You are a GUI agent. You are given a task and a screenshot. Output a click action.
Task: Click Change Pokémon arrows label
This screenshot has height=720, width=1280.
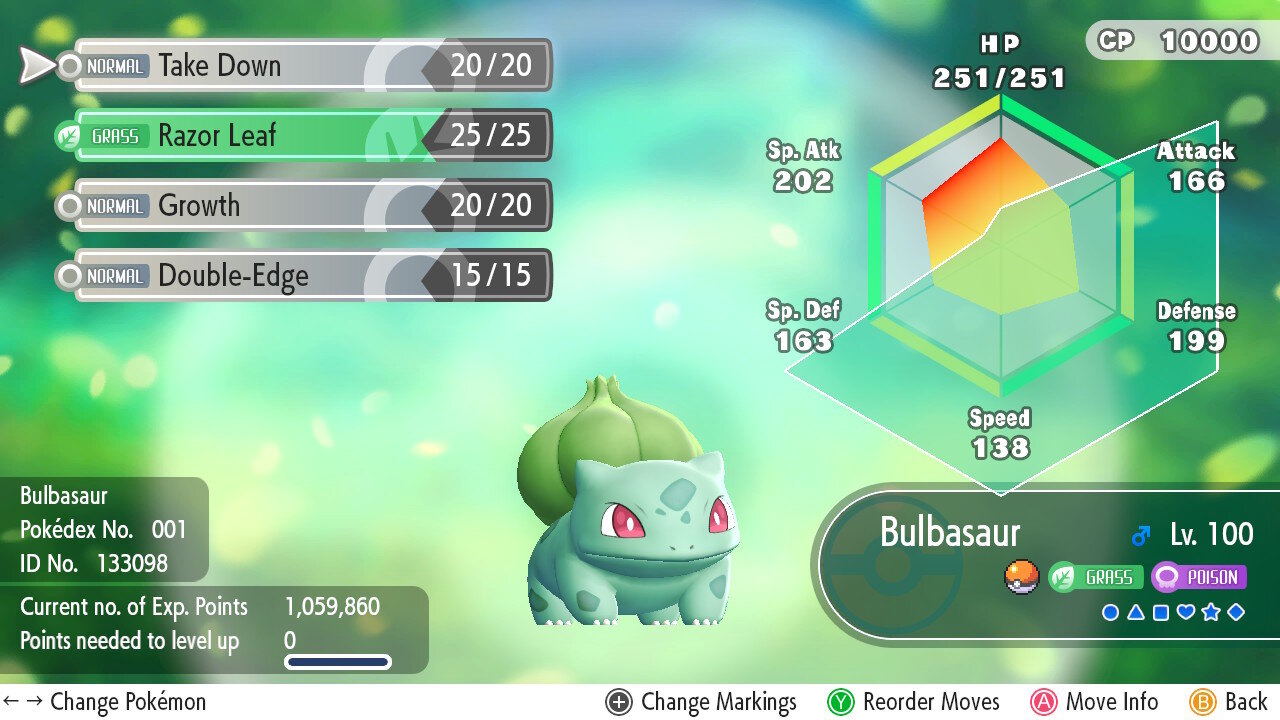click(105, 702)
